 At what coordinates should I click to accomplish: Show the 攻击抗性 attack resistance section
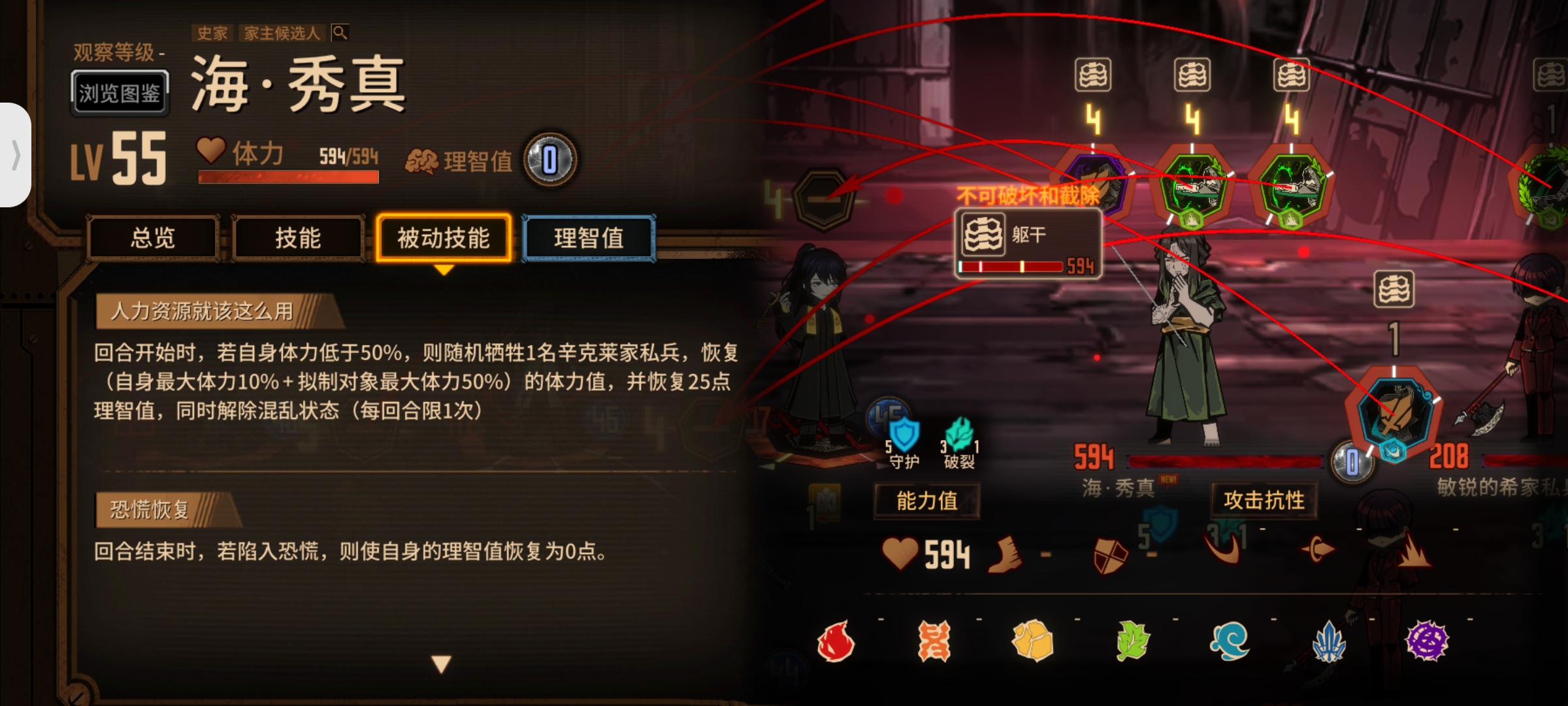click(x=1264, y=501)
